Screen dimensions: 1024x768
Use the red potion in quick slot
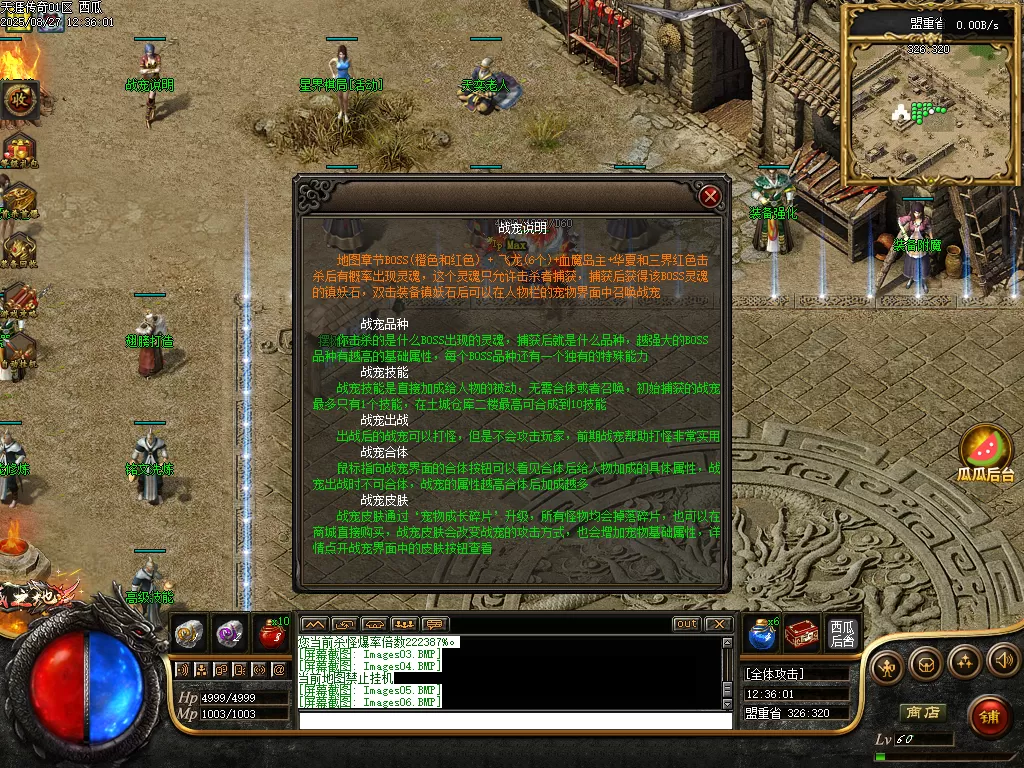pos(272,634)
